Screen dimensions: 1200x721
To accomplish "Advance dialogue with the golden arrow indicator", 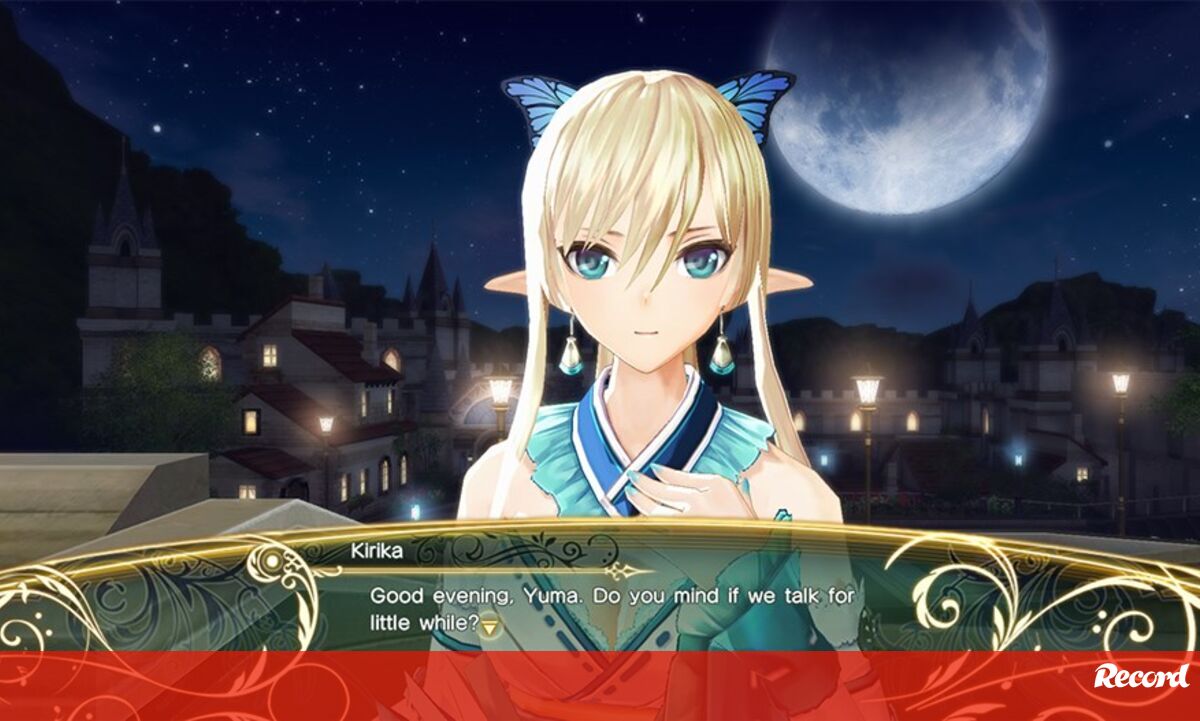I will coord(490,627).
